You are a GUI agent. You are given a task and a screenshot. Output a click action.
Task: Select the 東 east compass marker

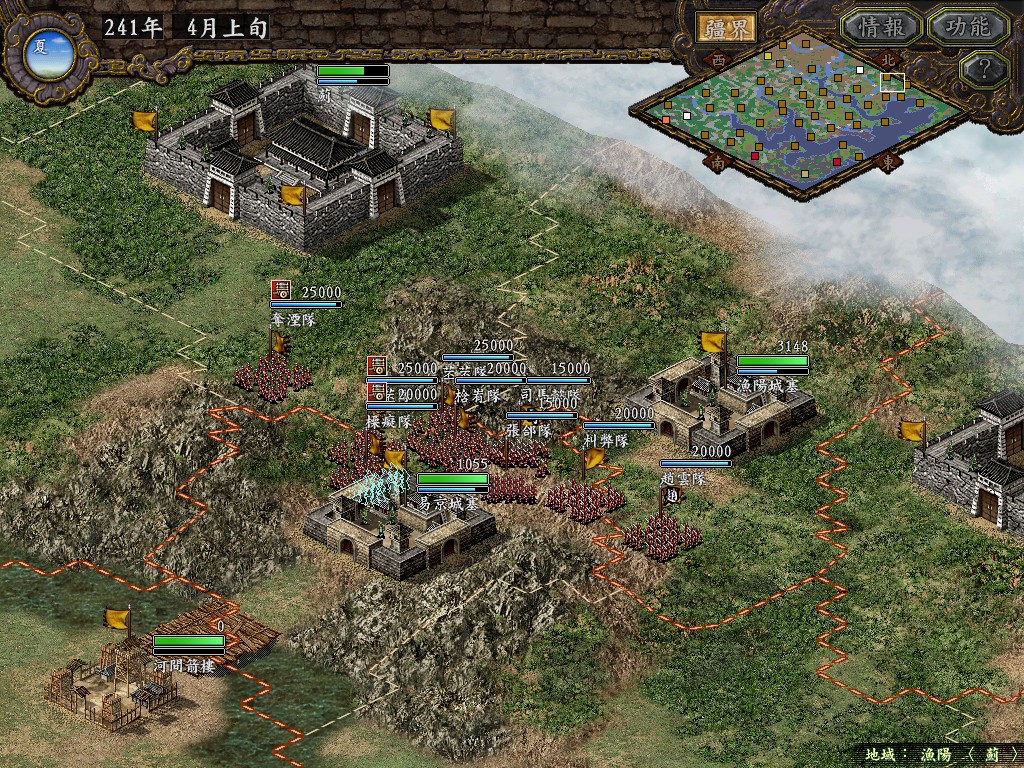[x=885, y=160]
